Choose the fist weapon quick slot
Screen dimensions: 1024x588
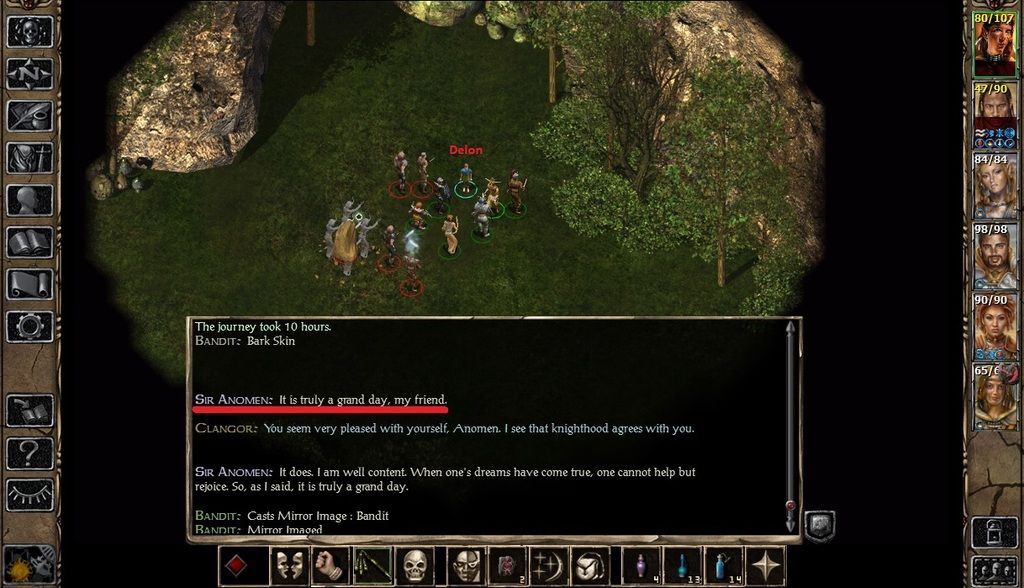point(328,566)
